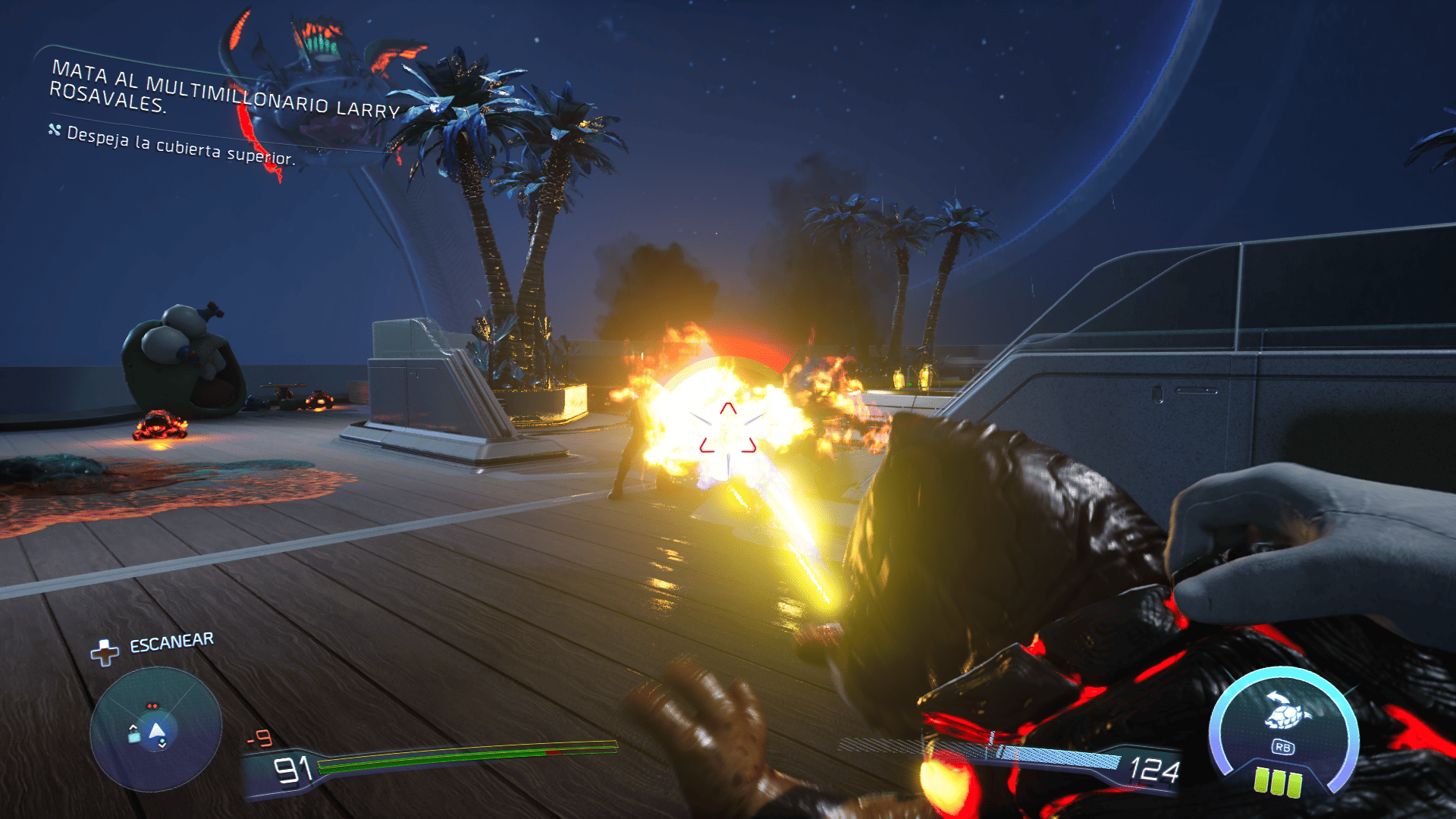Click the "Despeja la cubierta superior" sub-objective

tap(180, 146)
